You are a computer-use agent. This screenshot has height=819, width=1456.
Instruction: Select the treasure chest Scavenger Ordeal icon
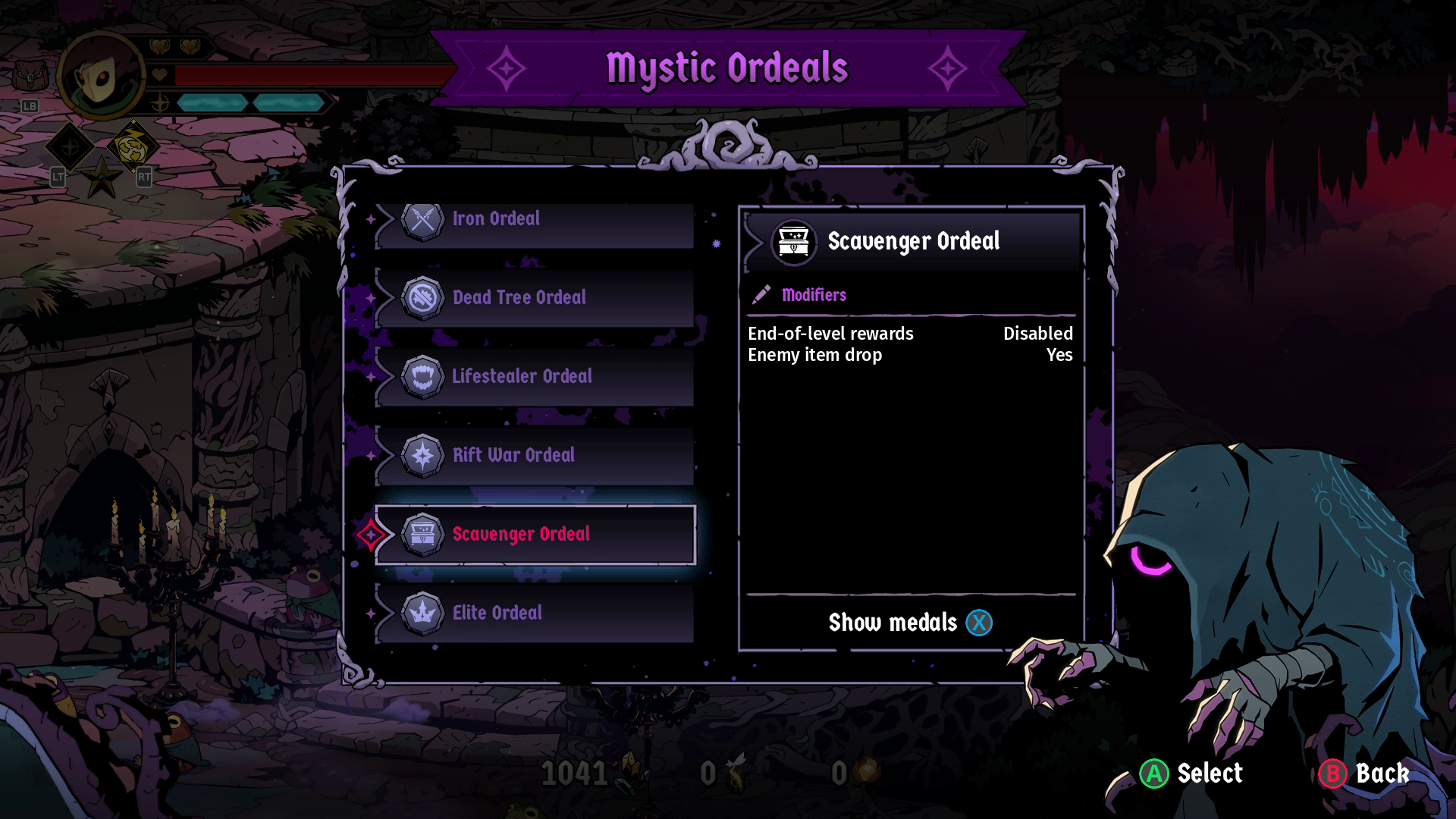pos(423,534)
